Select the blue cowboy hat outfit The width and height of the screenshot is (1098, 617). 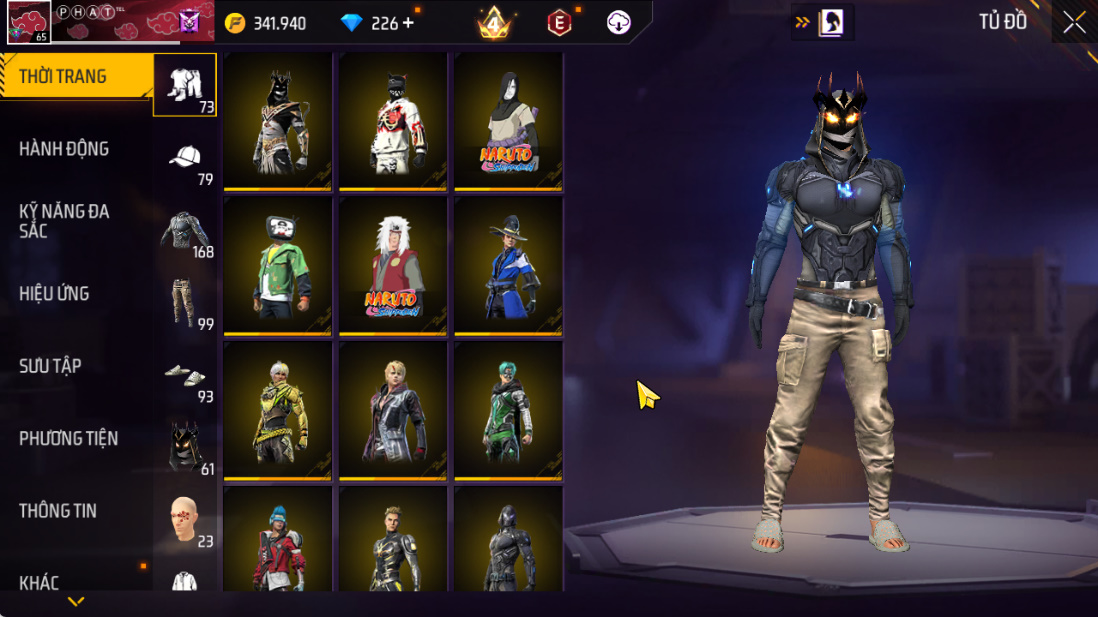(x=508, y=264)
